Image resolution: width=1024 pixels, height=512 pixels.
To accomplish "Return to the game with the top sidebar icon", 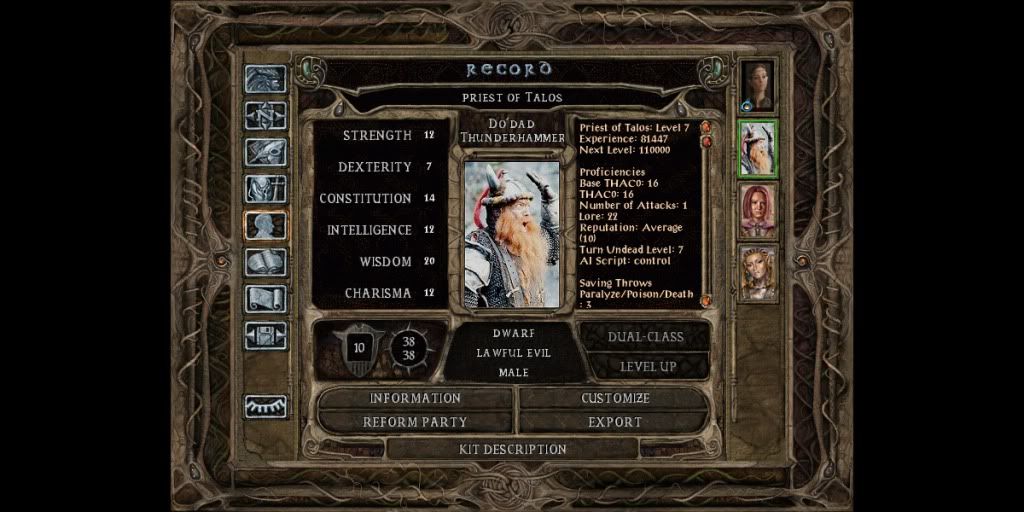I will click(266, 80).
